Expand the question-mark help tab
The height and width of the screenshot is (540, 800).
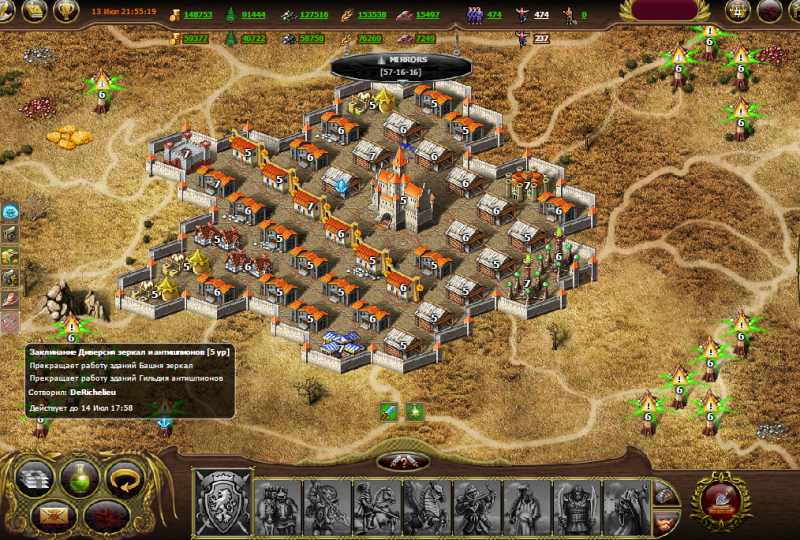[403, 461]
